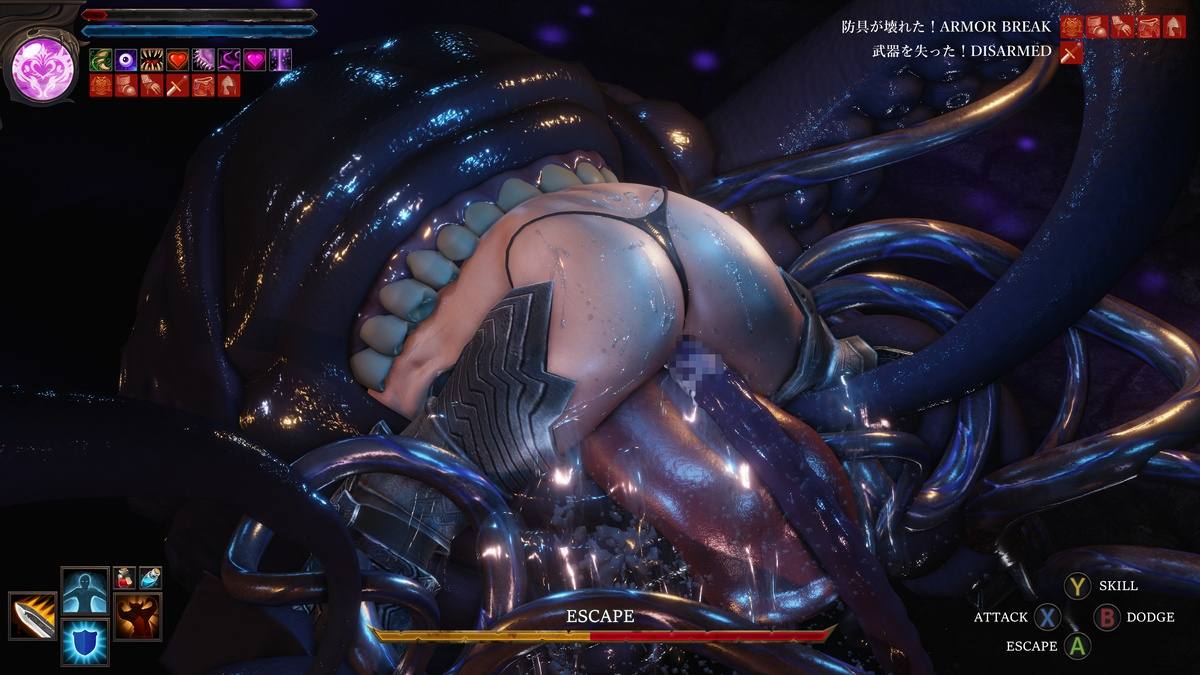Image resolution: width=1200 pixels, height=675 pixels.
Task: Inspect the green claw status effect icon
Action: pyautogui.click(x=100, y=60)
